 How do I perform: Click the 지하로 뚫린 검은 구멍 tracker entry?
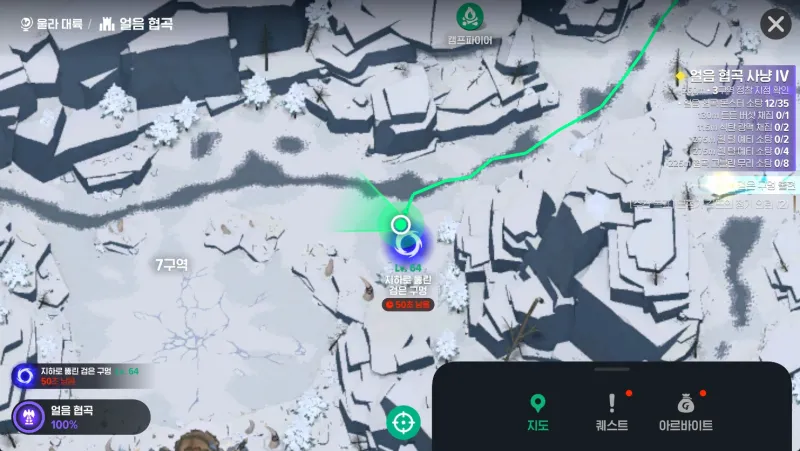[x=75, y=375]
